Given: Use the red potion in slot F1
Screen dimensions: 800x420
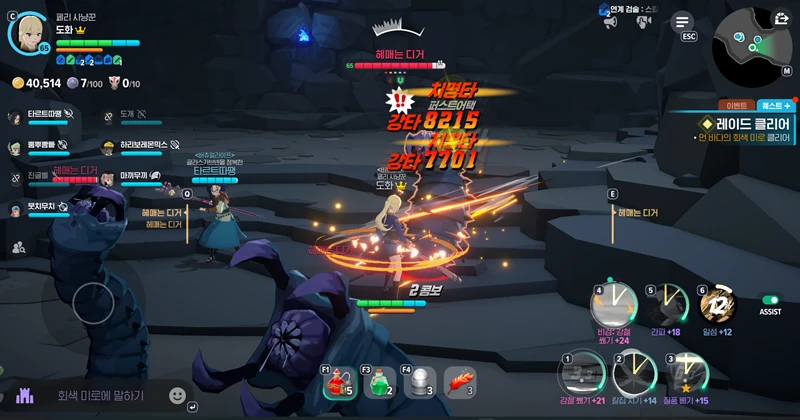Looking at the screenshot, I should (x=338, y=382).
